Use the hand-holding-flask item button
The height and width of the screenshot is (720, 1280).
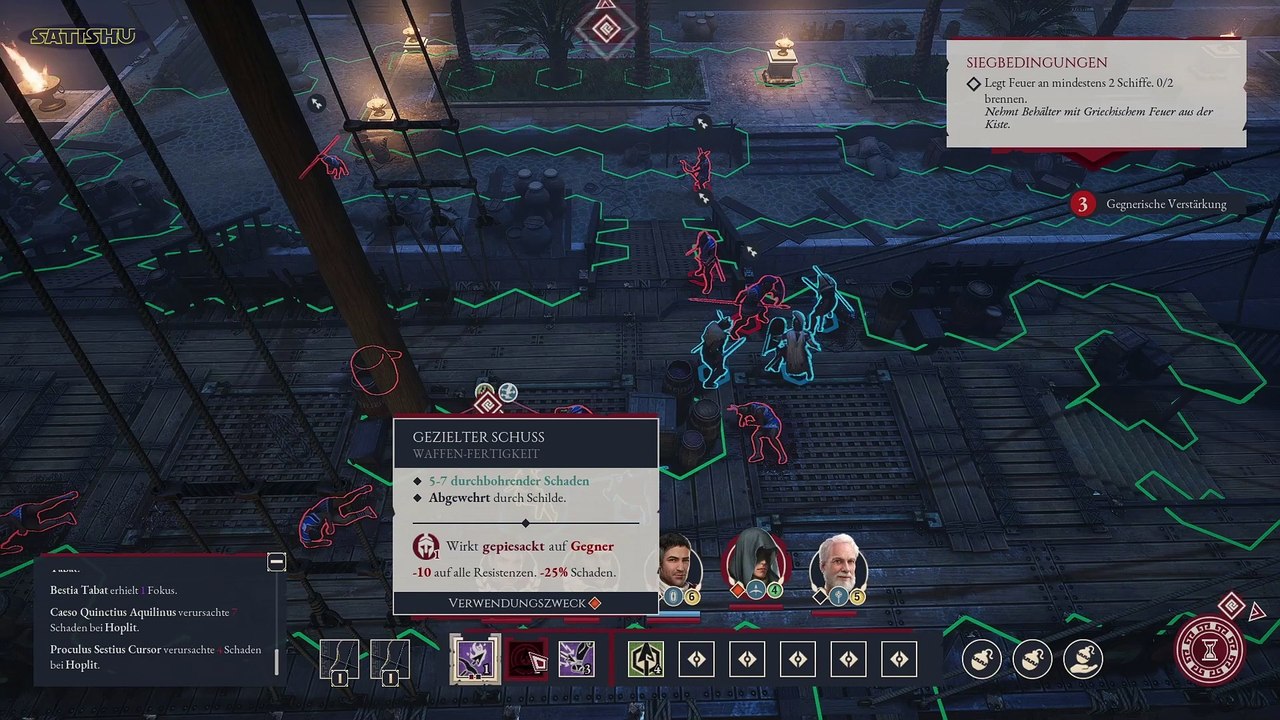coord(1082,659)
